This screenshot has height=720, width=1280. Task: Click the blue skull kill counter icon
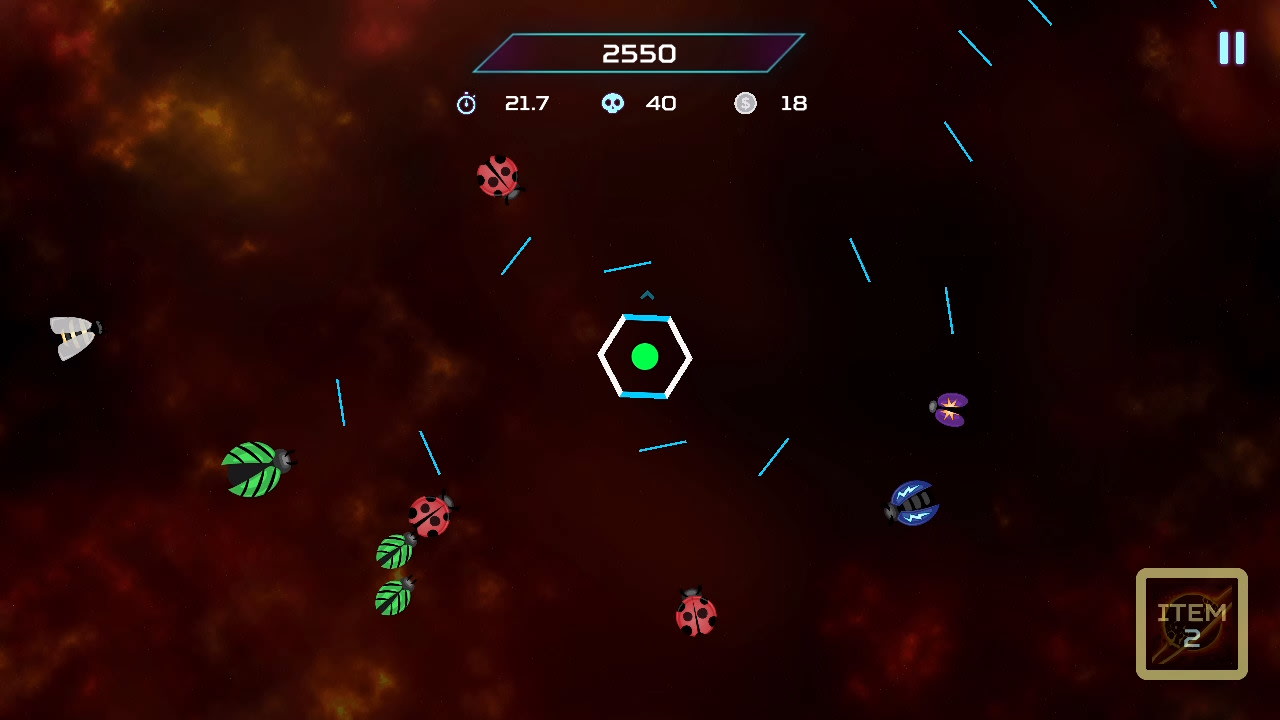(614, 102)
